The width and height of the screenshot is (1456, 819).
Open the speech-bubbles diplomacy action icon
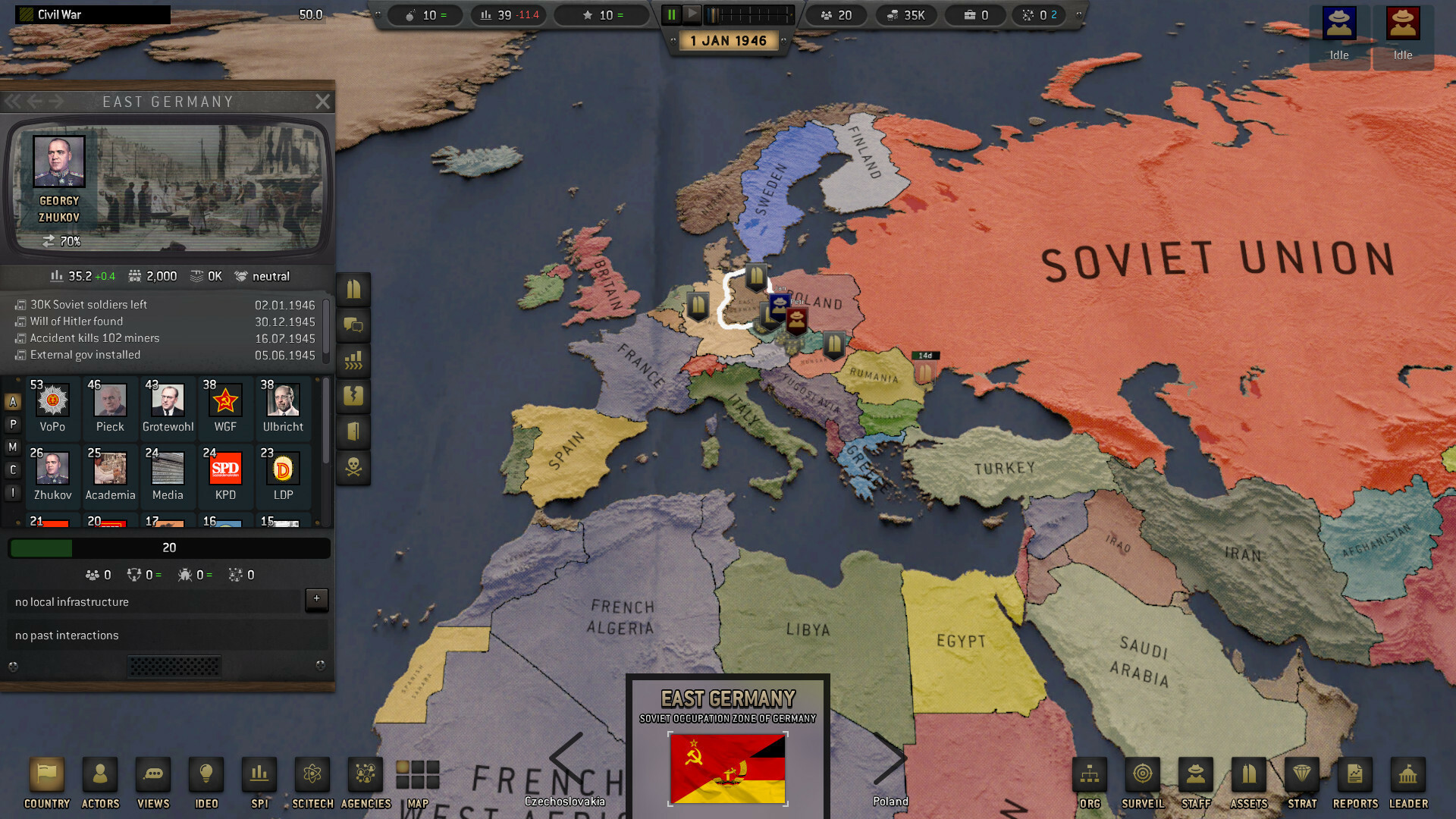coord(353,325)
